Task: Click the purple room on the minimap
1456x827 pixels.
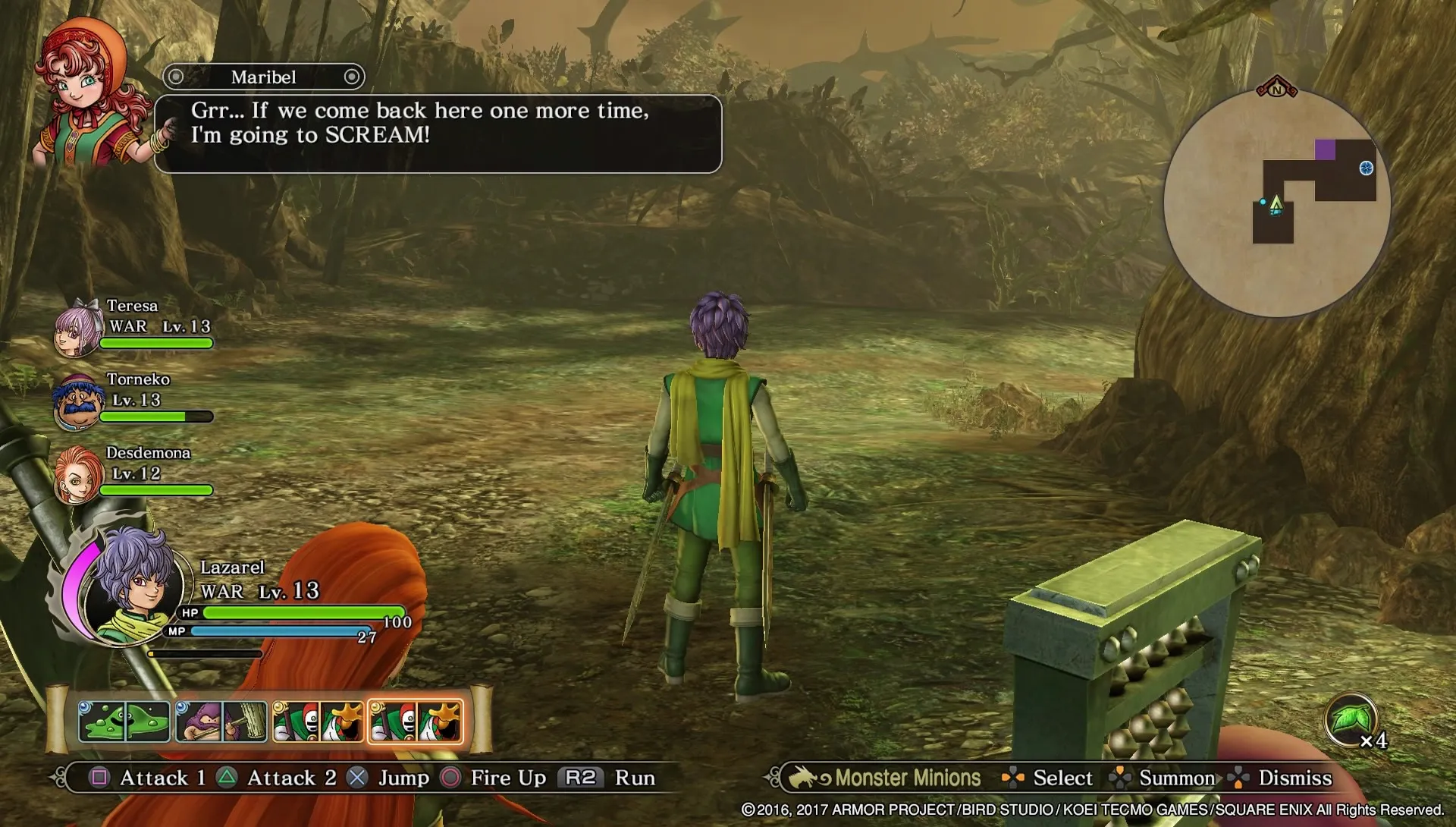Action: [x=1325, y=149]
